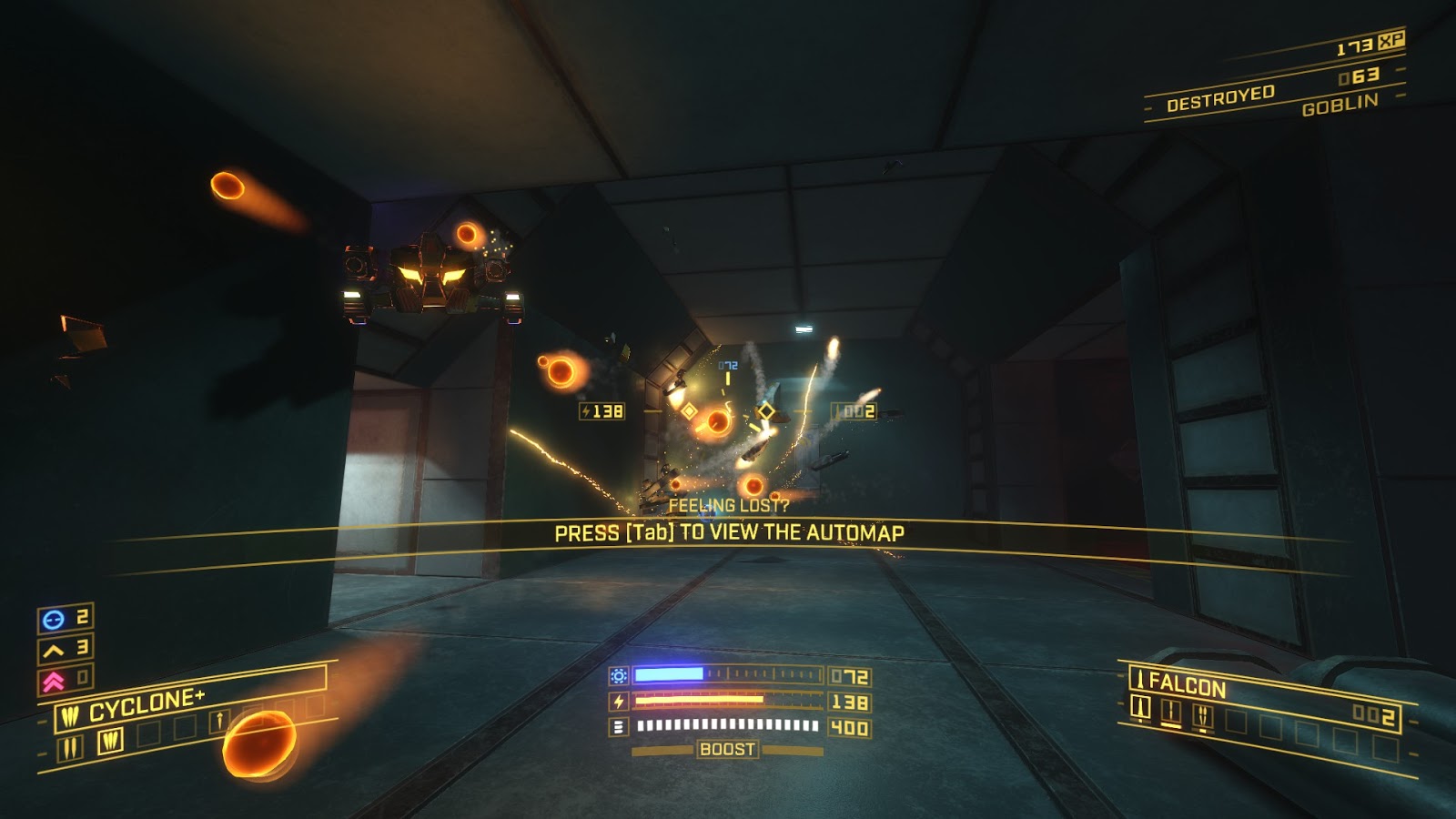1456x819 pixels.
Task: Click the lightning bolt energy icon
Action: click(x=618, y=702)
